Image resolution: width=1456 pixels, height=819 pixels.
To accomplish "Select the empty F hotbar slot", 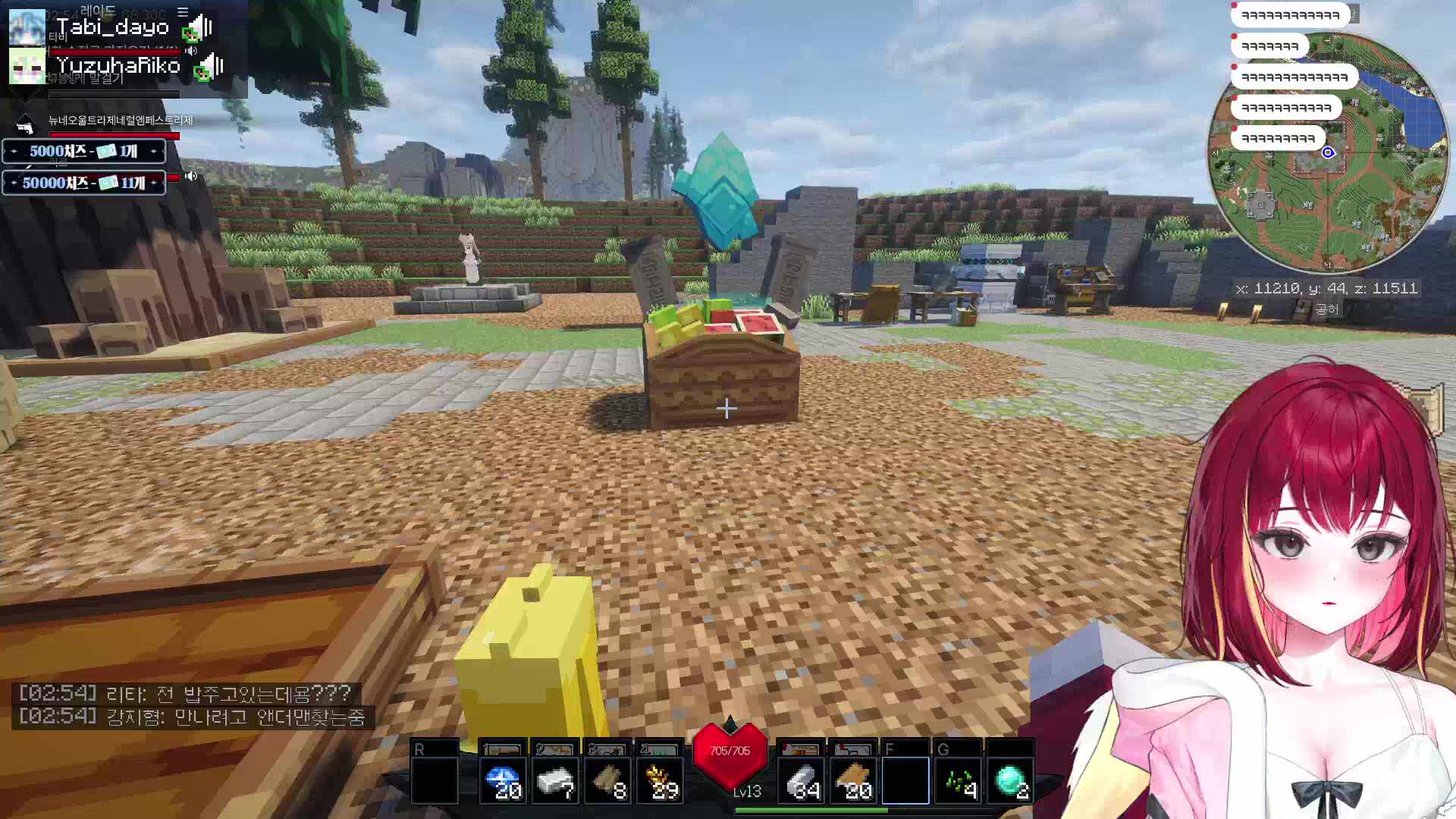I will click(905, 780).
